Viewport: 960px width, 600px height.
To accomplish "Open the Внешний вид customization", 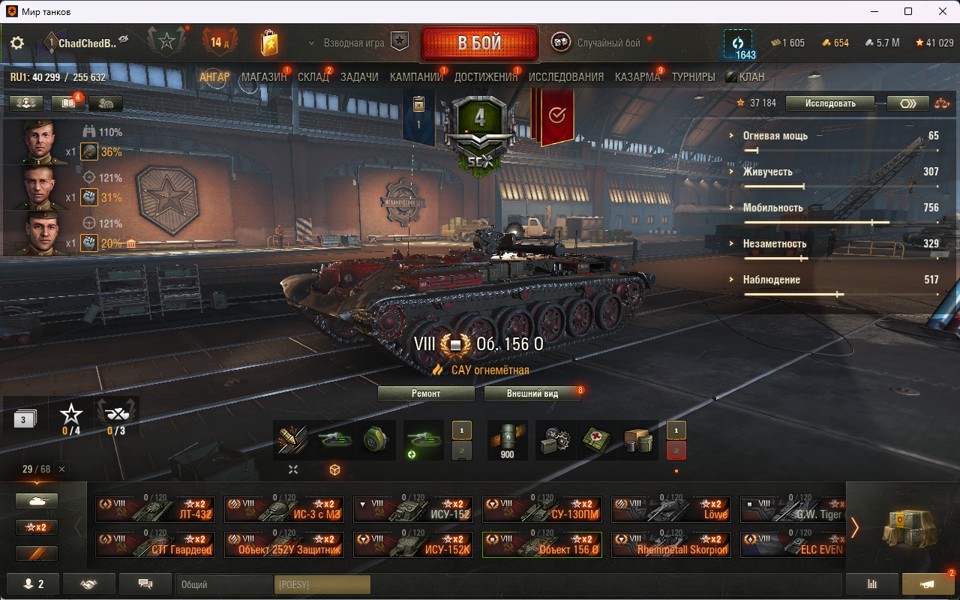I will (x=531, y=393).
